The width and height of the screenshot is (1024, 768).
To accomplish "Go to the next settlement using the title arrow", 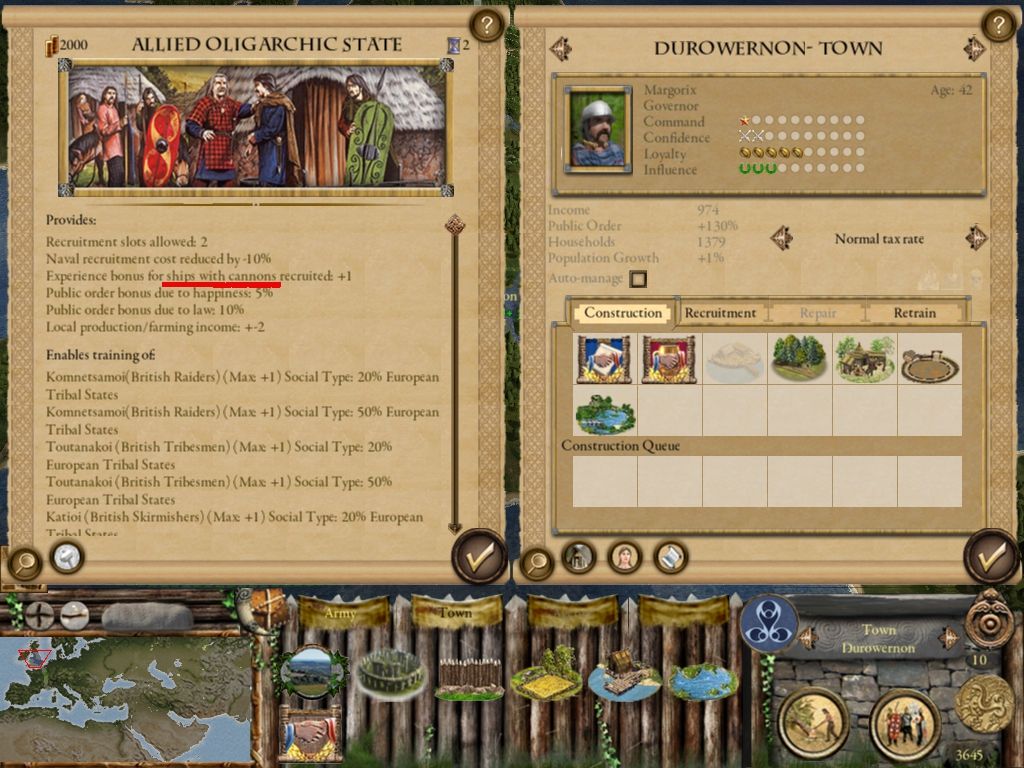I will coord(974,49).
